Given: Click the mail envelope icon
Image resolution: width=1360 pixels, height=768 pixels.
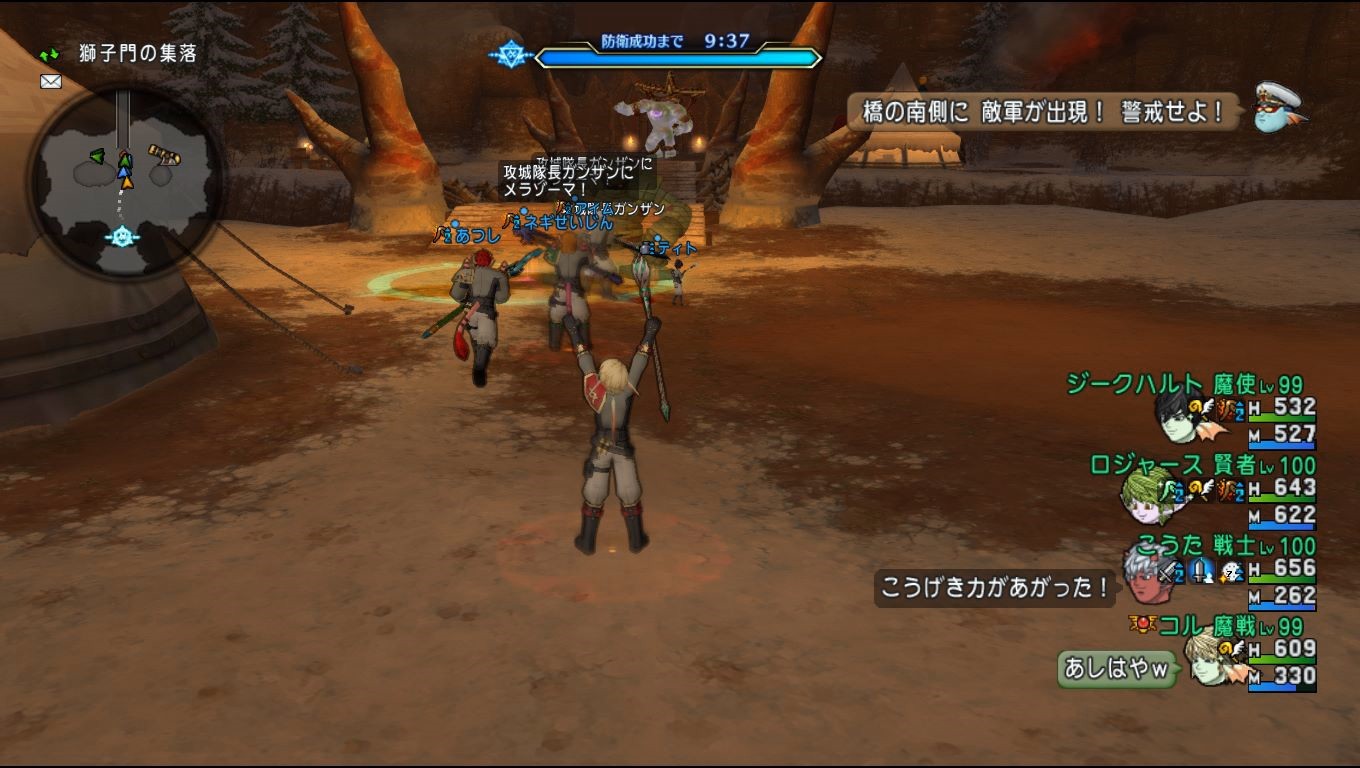Looking at the screenshot, I should point(51,81).
